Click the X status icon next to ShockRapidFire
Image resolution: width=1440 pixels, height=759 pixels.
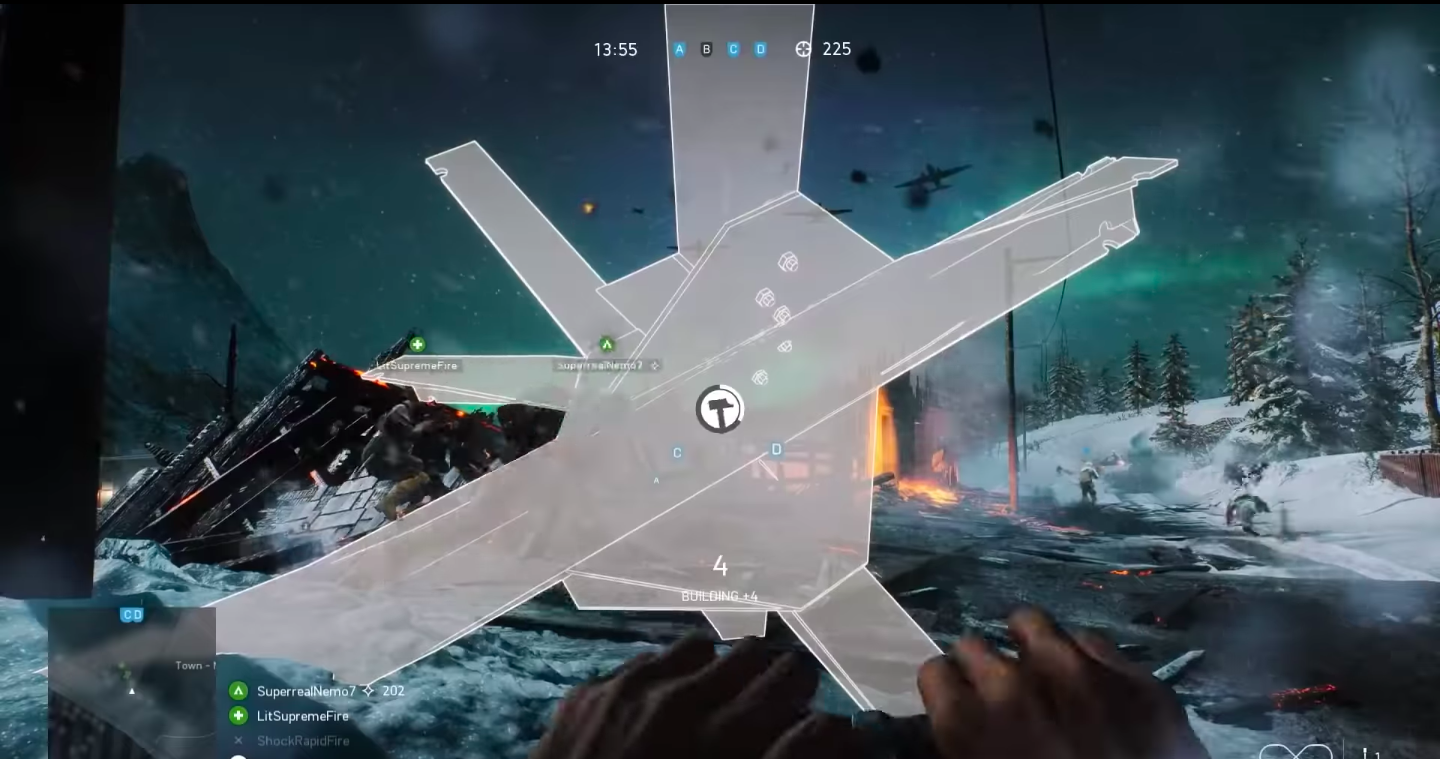(237, 740)
